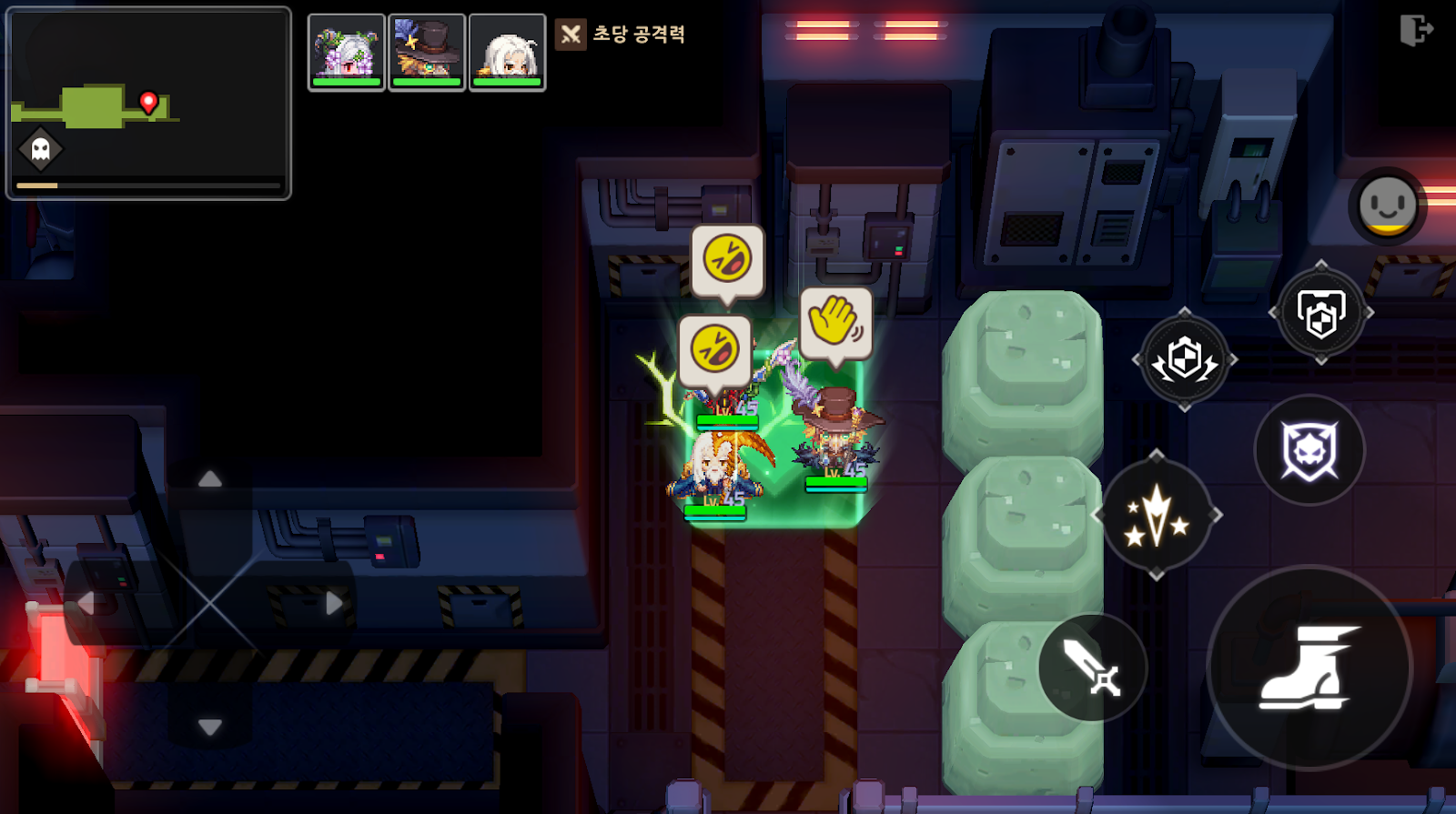Move down with the d-pad arrow
Viewport: 1456px width, 814px height.
coord(210,727)
